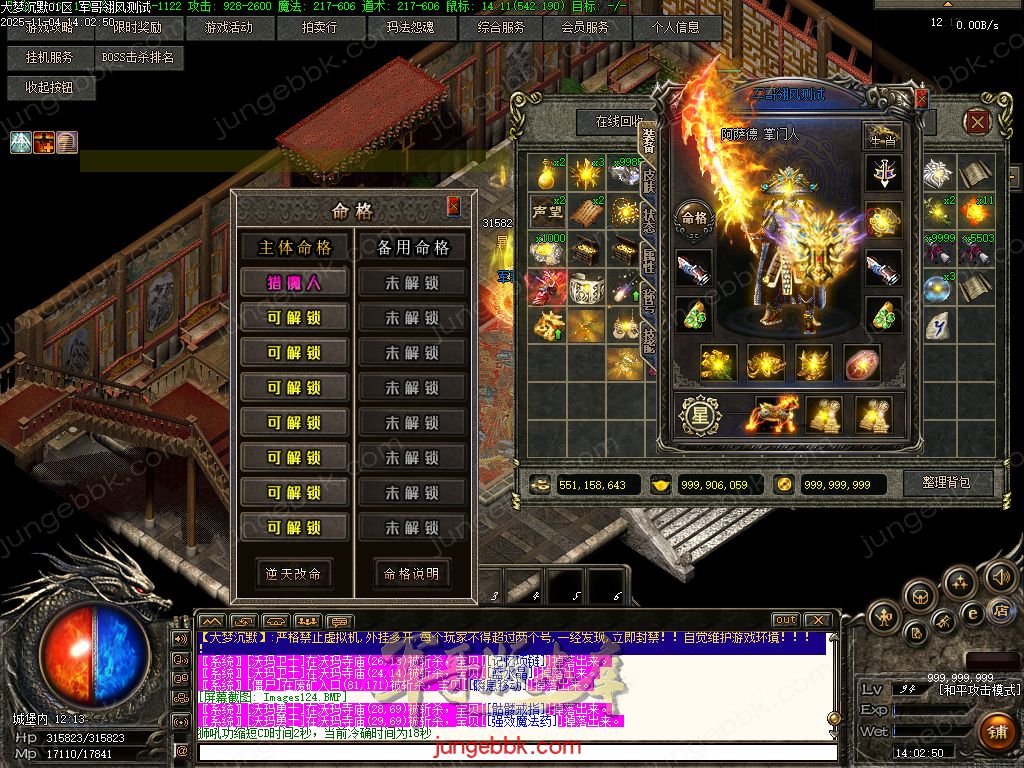Viewport: 1024px width, 768px height.
Task: Open the BOSS击杀排名 ranking
Action: [138, 58]
